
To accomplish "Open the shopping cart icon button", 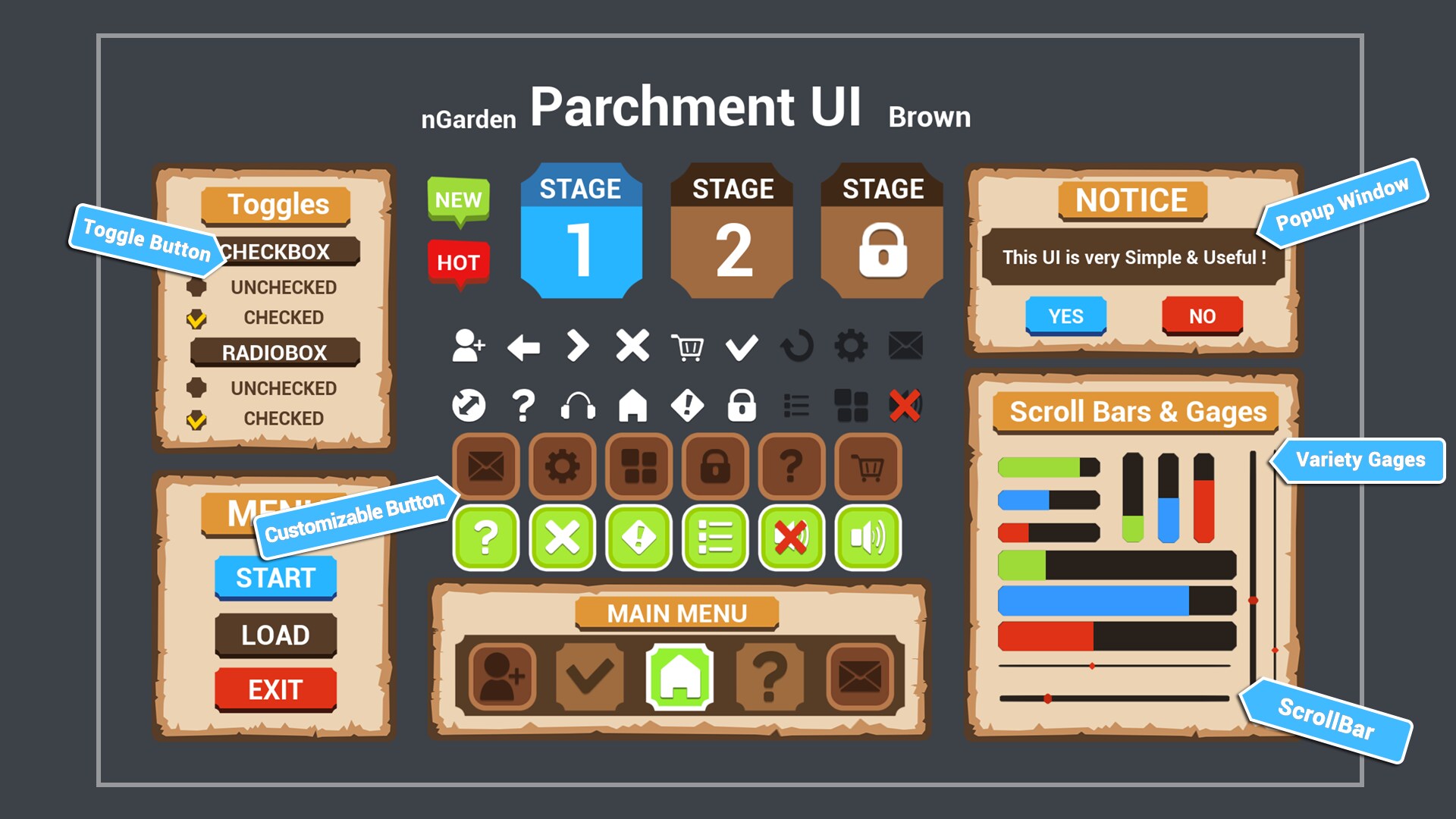I will [x=868, y=466].
